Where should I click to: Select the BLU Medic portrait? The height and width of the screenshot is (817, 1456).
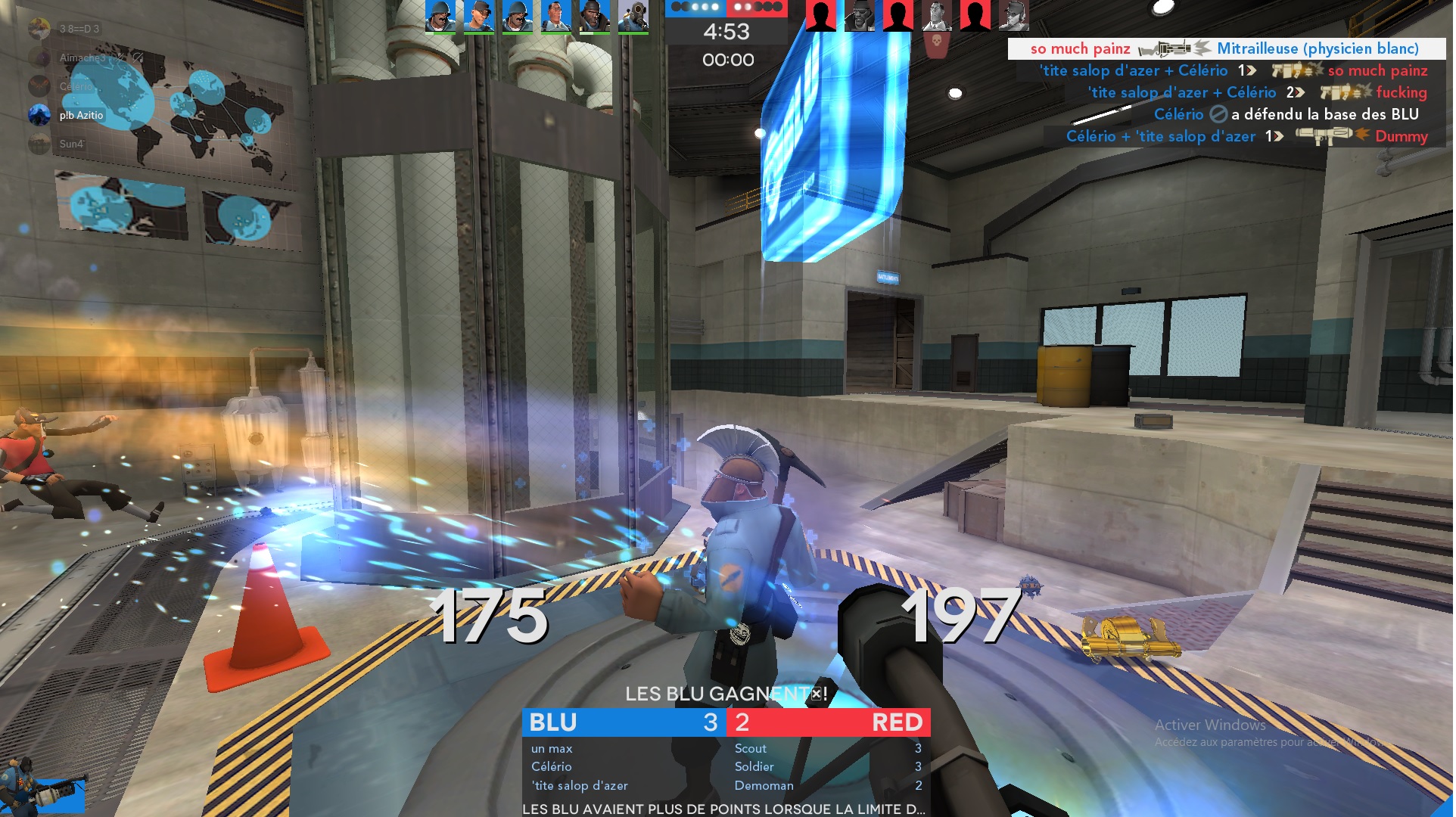[556, 17]
